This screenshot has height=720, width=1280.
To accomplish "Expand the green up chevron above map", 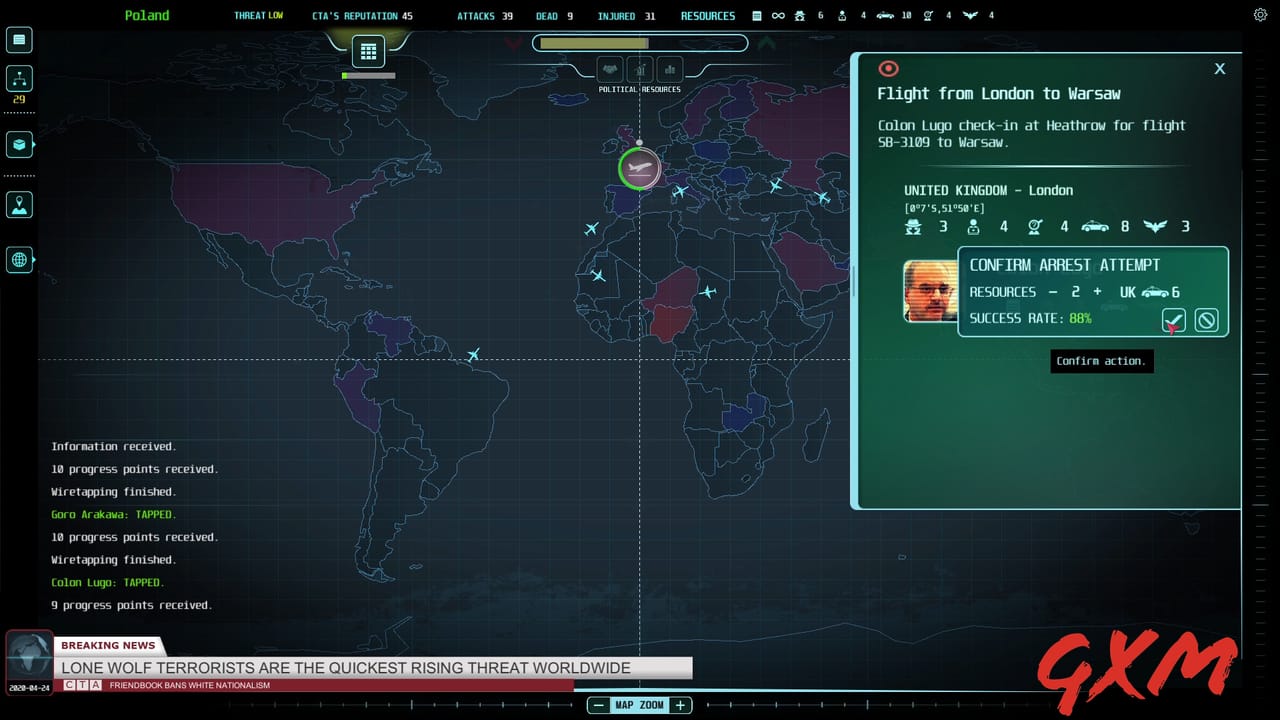I will pyautogui.click(x=768, y=43).
